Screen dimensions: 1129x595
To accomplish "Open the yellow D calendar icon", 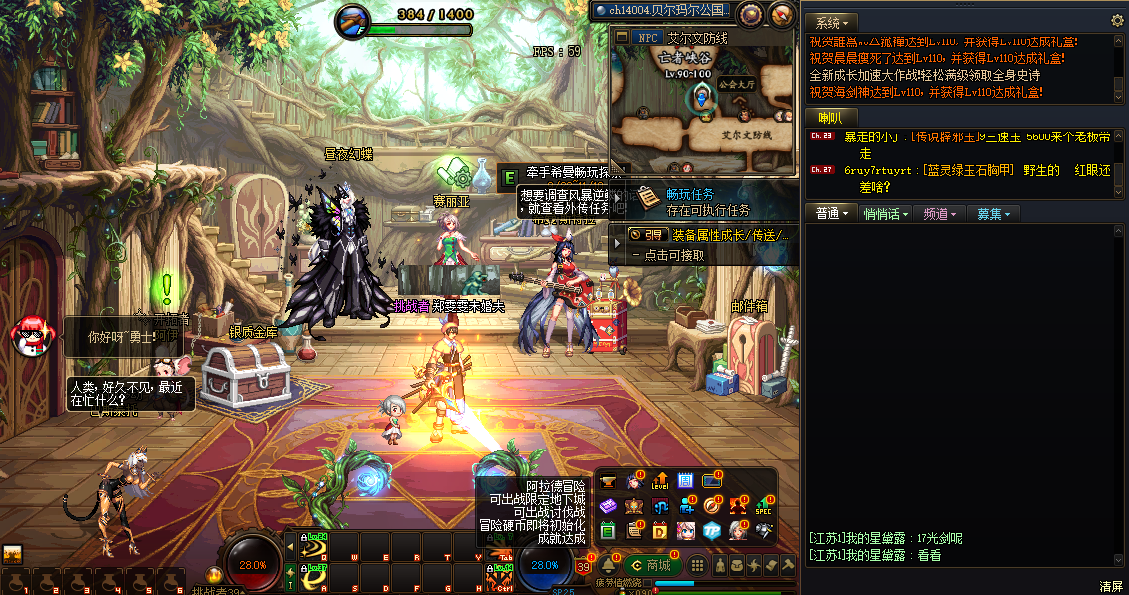I will coord(660,530).
